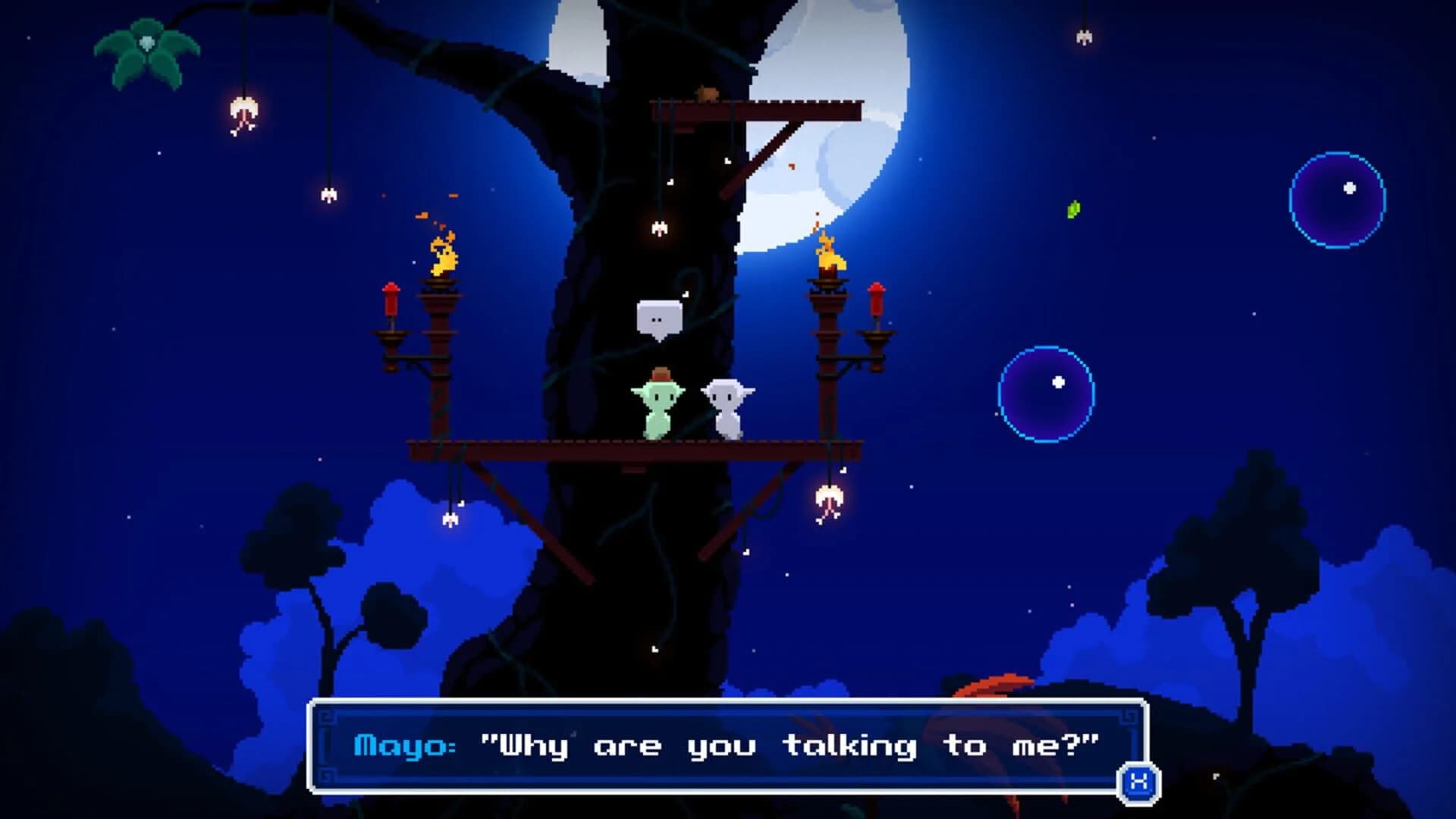Click the speech bubble above the characters
The height and width of the screenshot is (819, 1456).
pyautogui.click(x=660, y=315)
